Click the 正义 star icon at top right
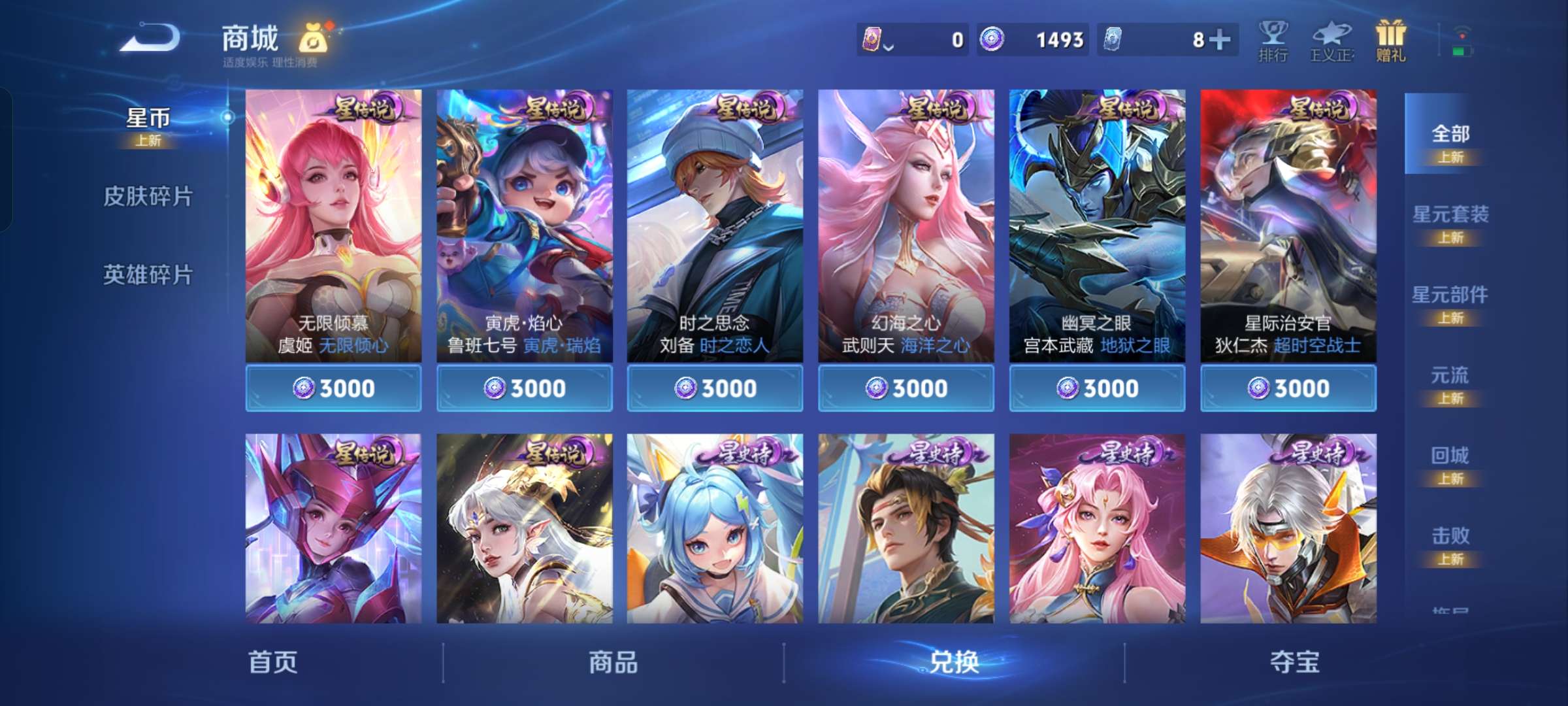The image size is (1568, 706). [1331, 41]
